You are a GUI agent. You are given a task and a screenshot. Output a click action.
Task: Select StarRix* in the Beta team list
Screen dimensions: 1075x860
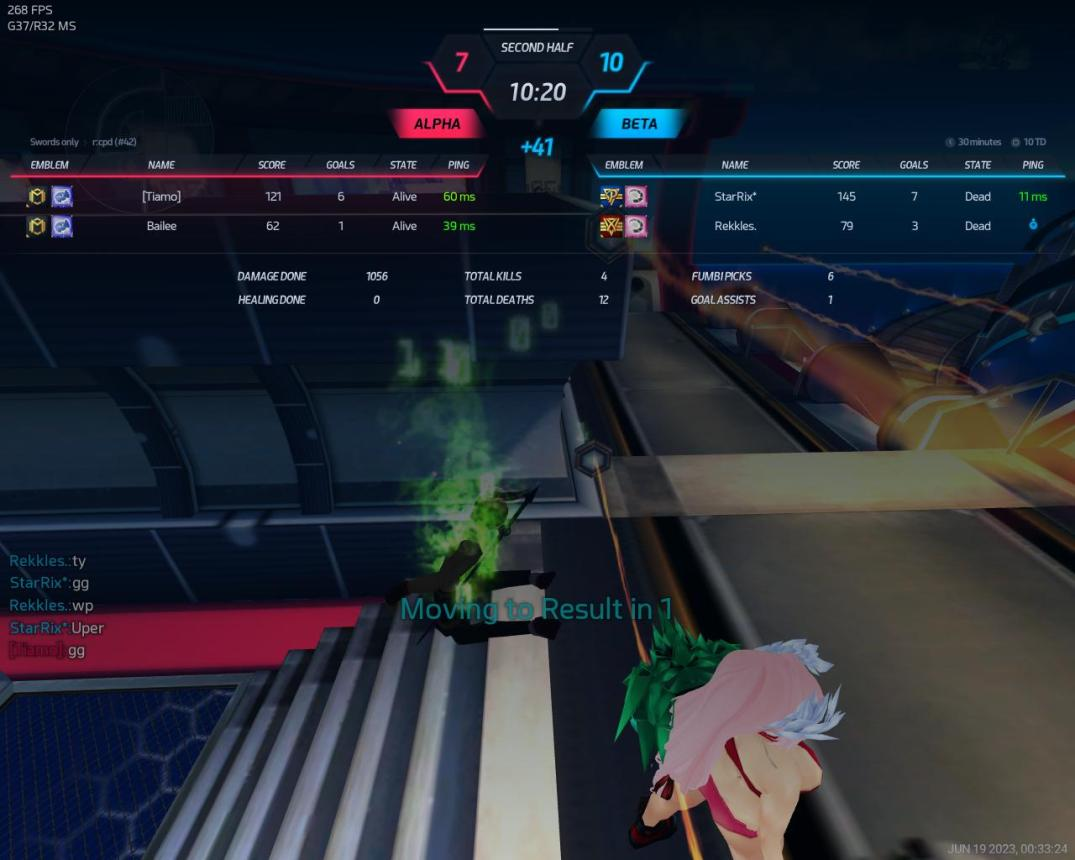(x=735, y=197)
